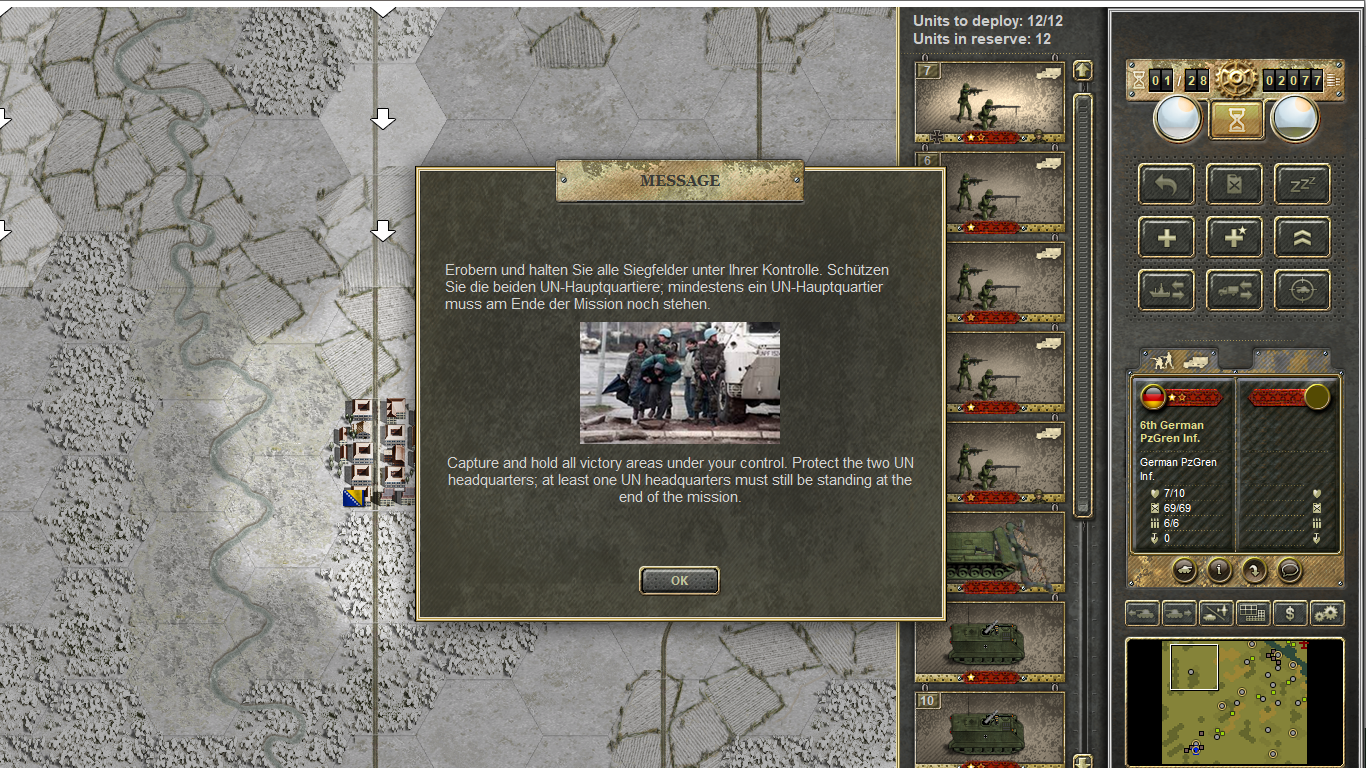Select the bridging tank unit in reserve
Viewport: 1366px width, 768px height.
coord(990,551)
